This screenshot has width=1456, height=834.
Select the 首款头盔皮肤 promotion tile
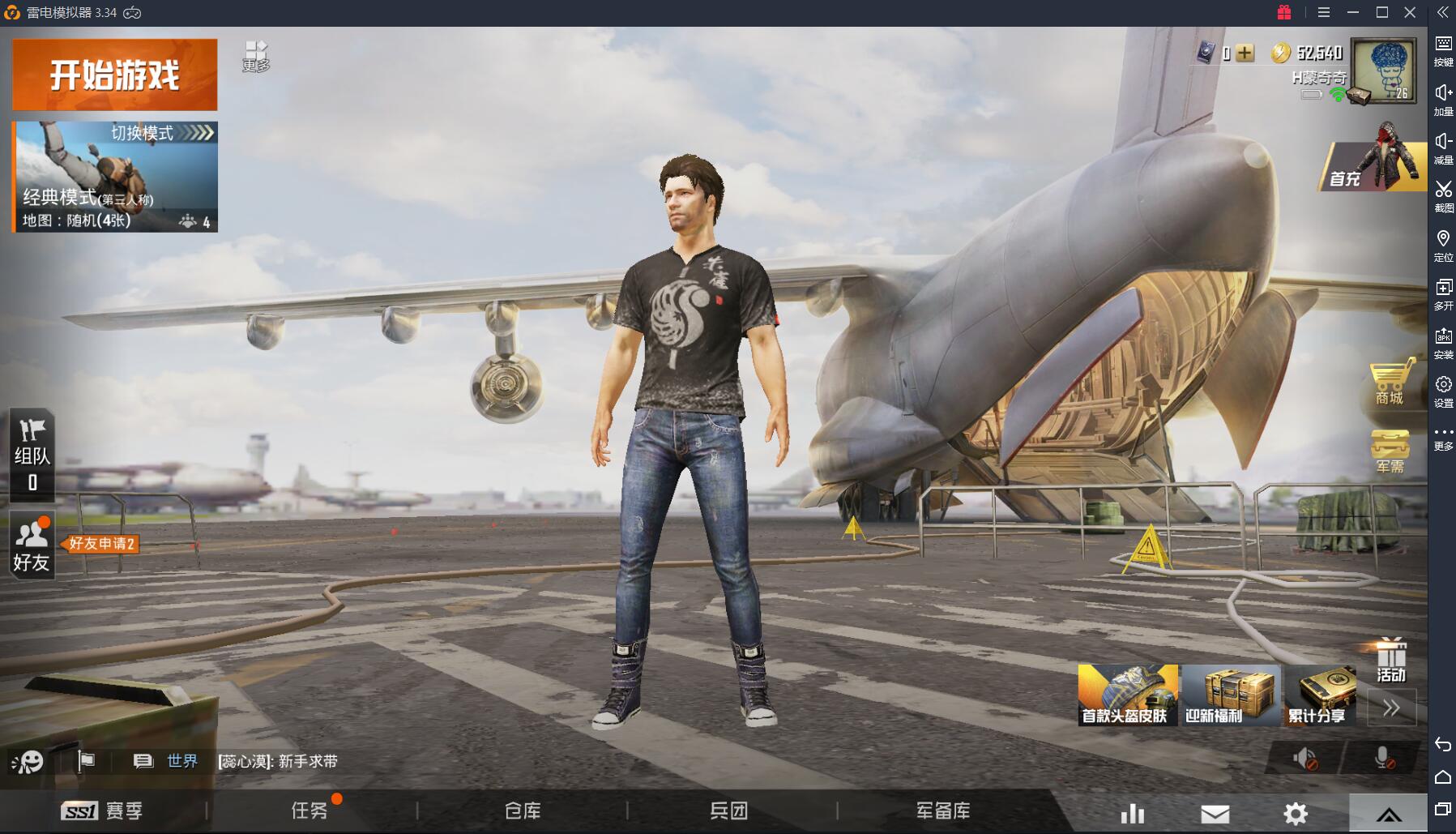click(x=1127, y=695)
